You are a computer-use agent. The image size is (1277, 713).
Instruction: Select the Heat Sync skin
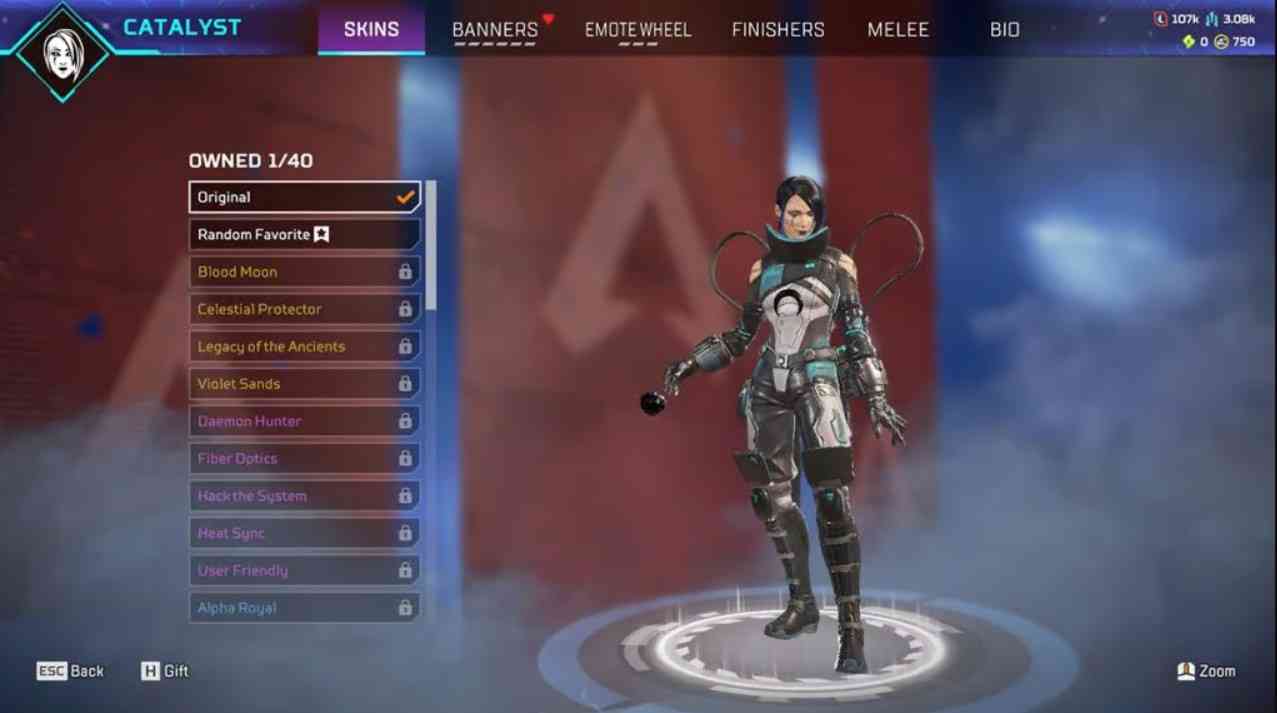pyautogui.click(x=304, y=533)
